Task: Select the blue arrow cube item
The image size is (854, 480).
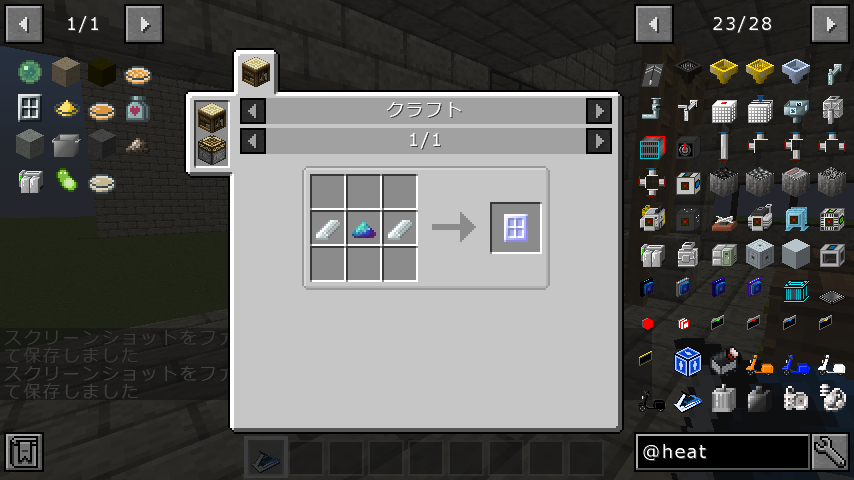Action: (687, 361)
